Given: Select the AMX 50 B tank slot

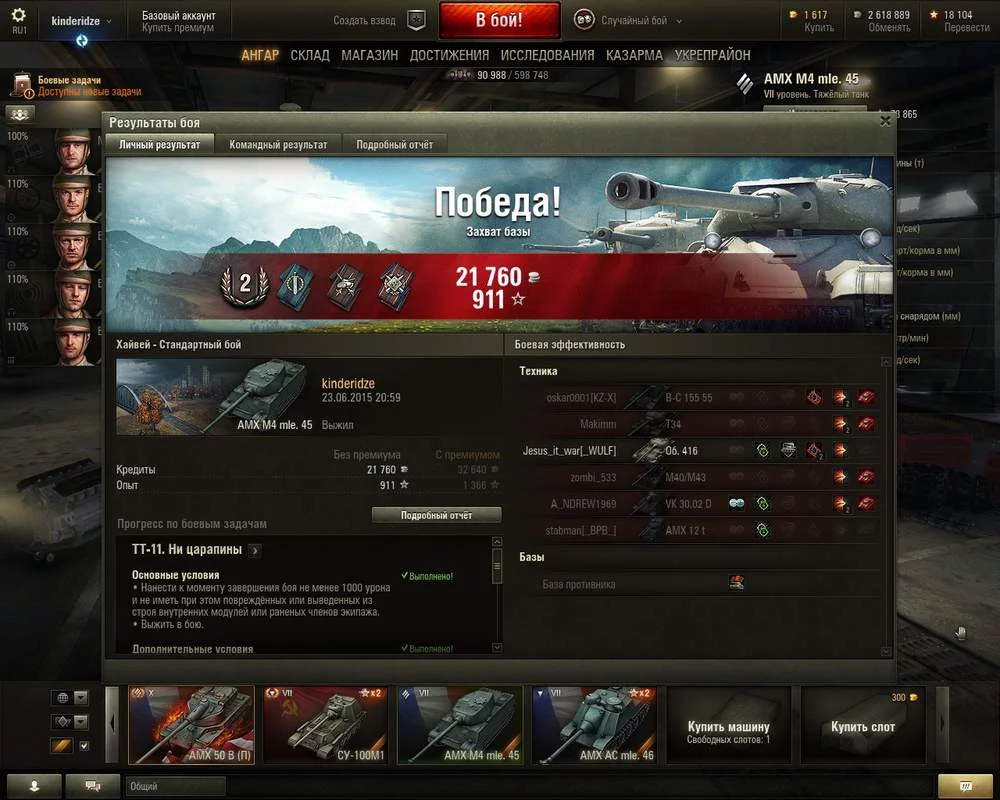Looking at the screenshot, I should click(x=191, y=726).
